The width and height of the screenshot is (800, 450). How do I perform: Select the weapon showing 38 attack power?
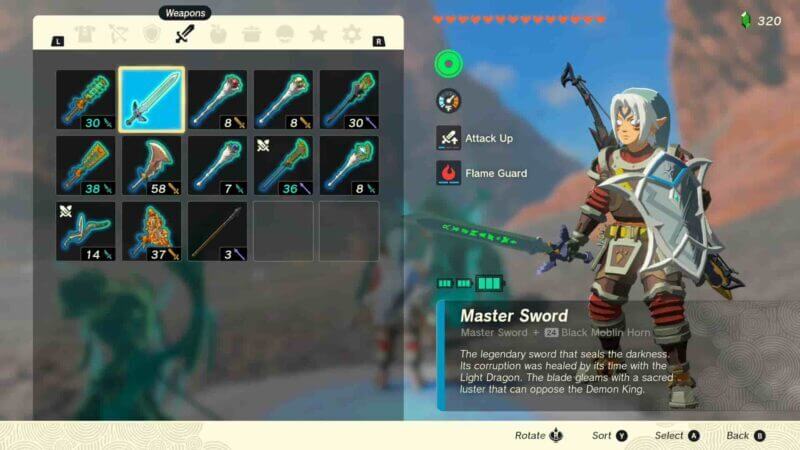(x=85, y=165)
